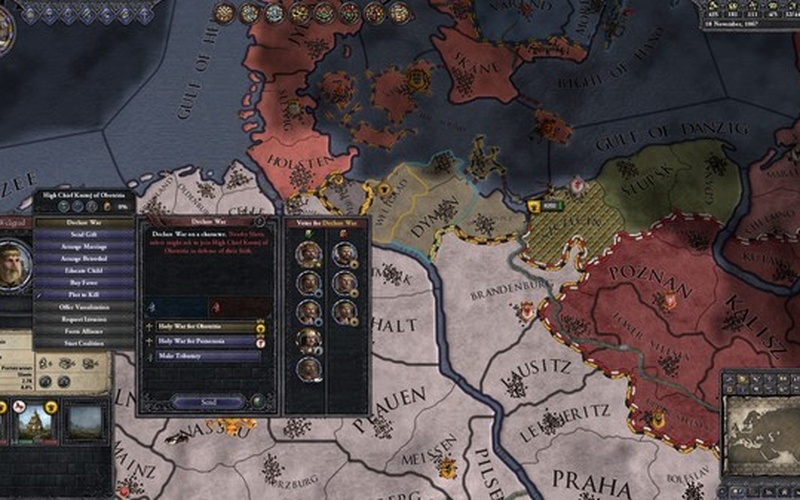Select Form Alliance

click(84, 331)
